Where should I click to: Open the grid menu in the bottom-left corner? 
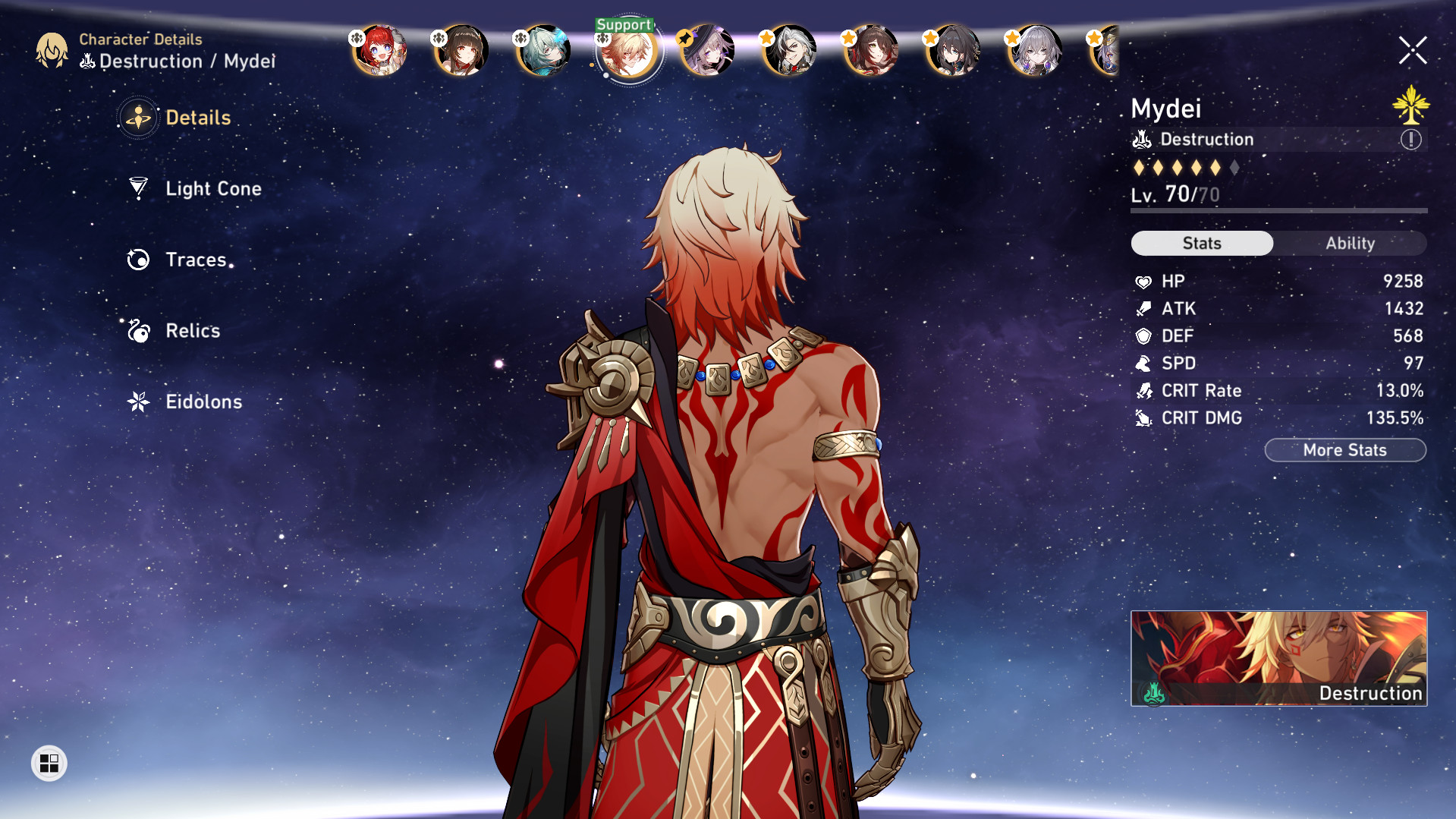point(50,764)
